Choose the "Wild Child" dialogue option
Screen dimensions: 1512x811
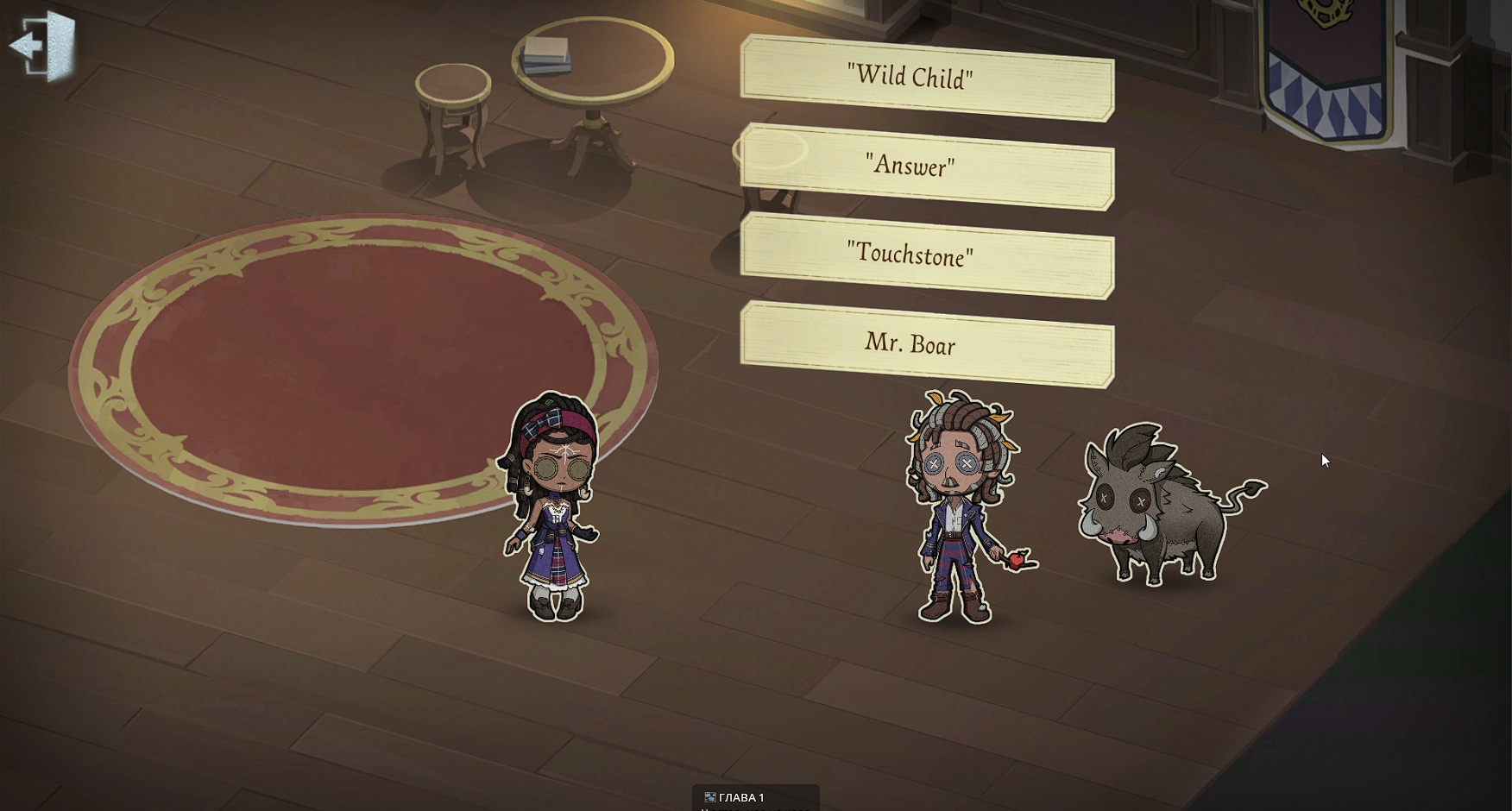(x=926, y=78)
